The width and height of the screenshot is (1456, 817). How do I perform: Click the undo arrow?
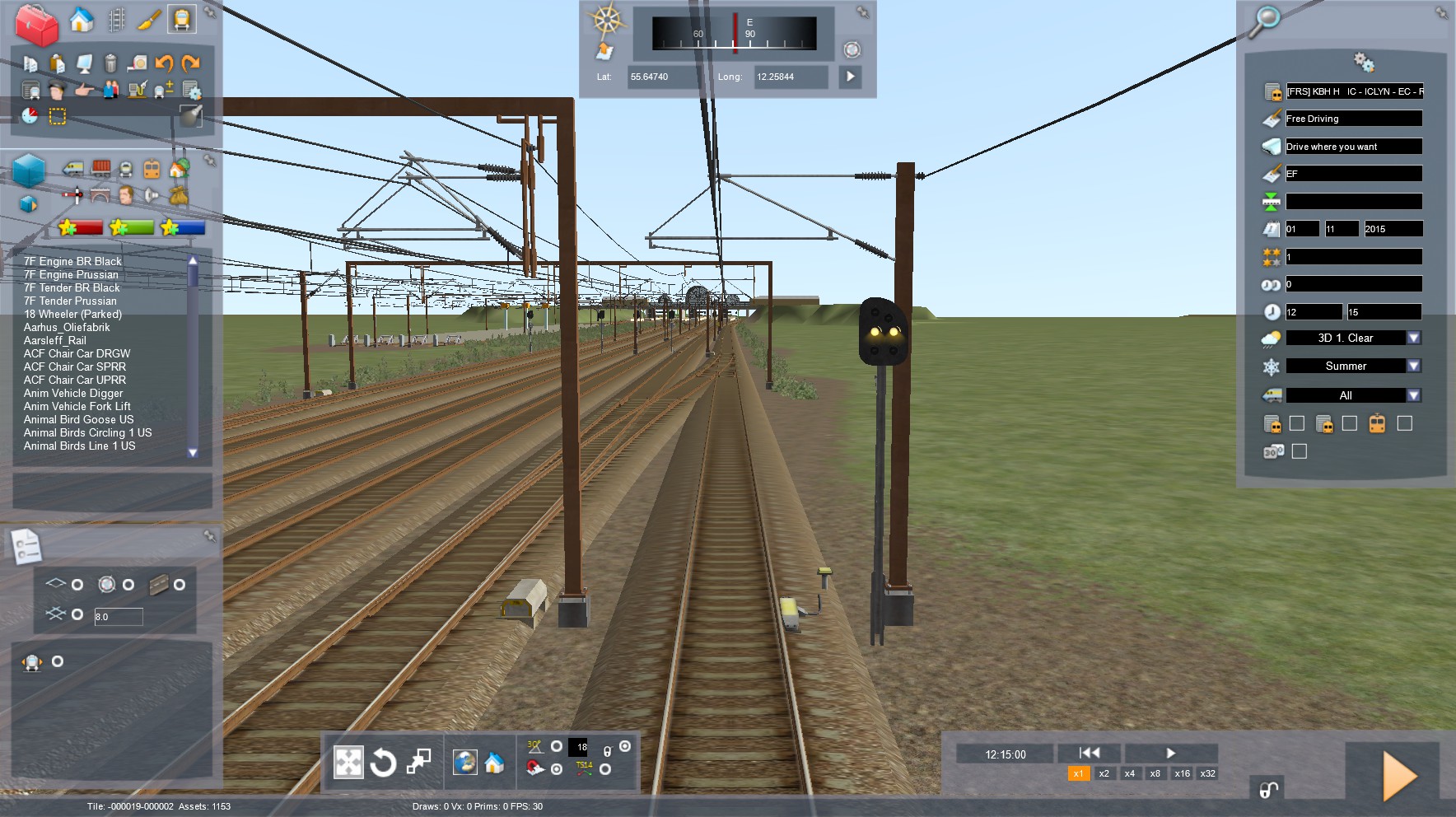coord(164,63)
